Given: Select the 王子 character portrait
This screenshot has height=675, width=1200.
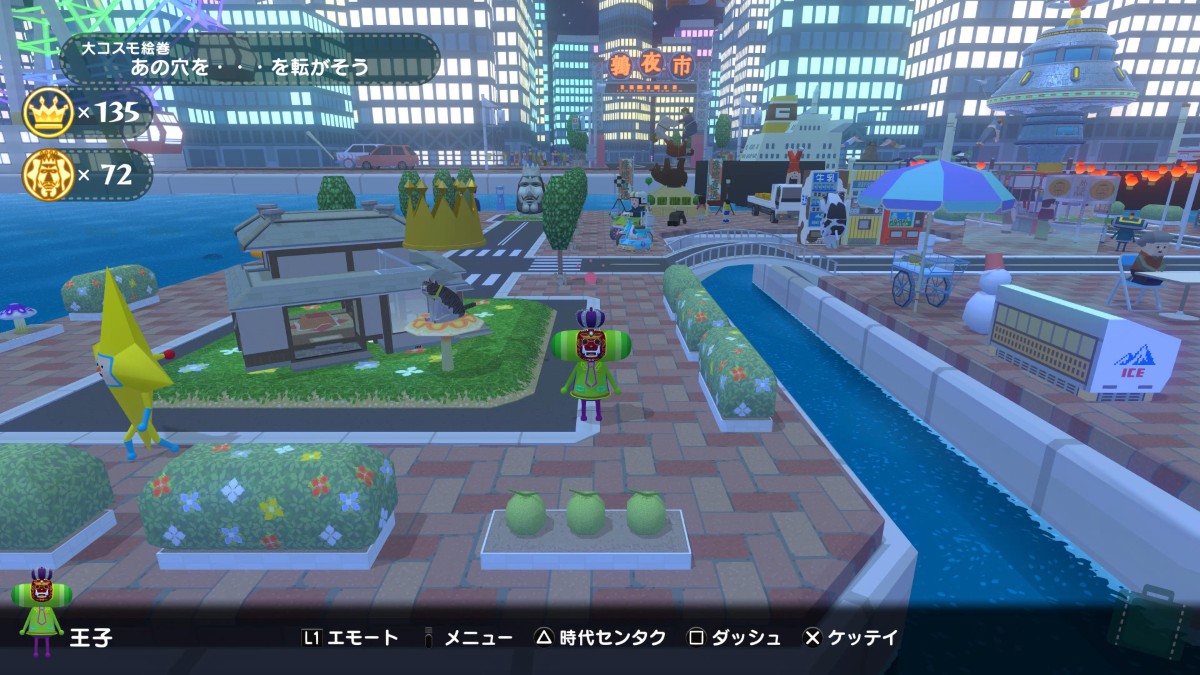Looking at the screenshot, I should pos(41,610).
